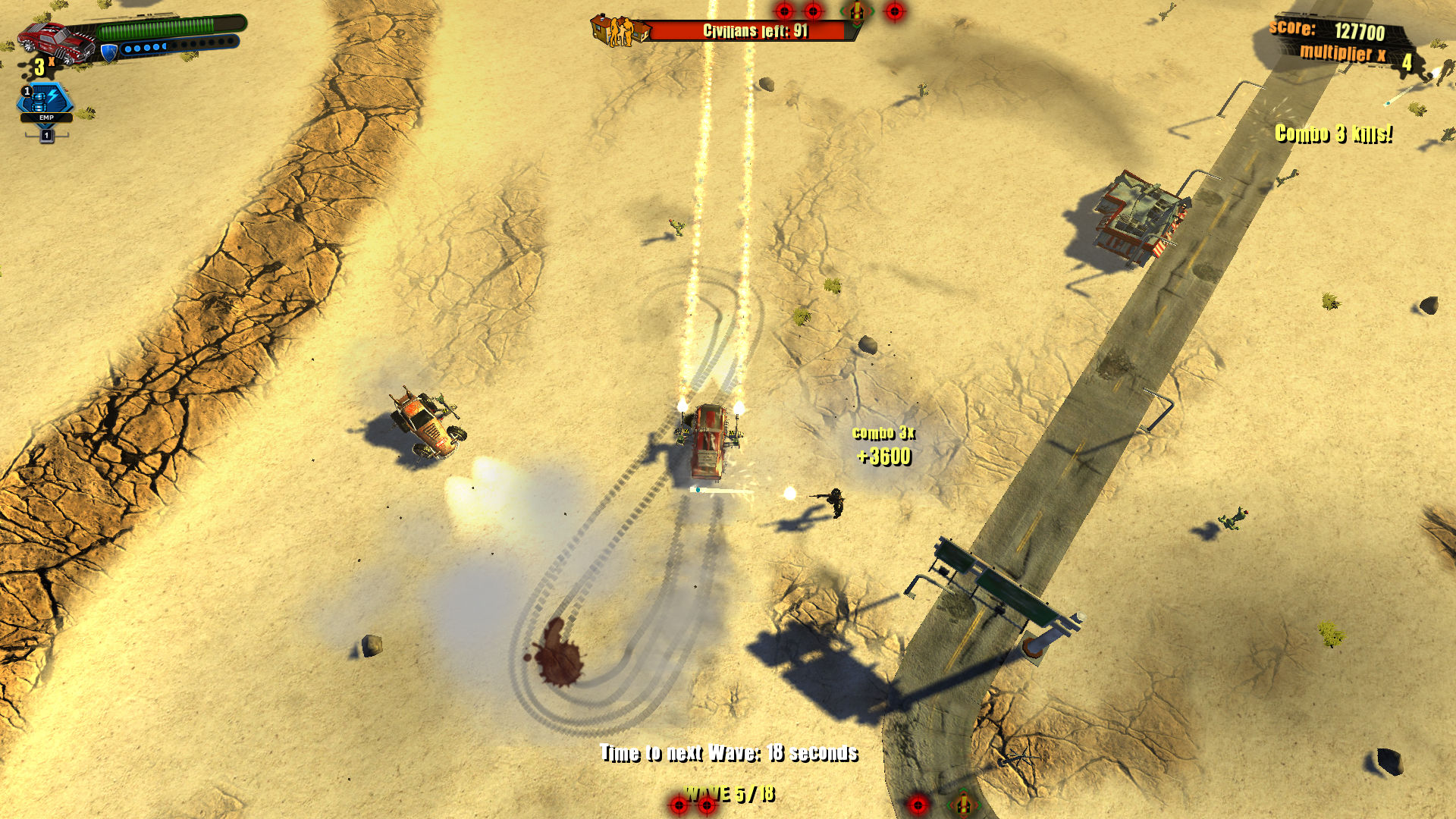Click the Combo 3 kills! notification
Image resolution: width=1456 pixels, height=819 pixels.
coord(1335,133)
